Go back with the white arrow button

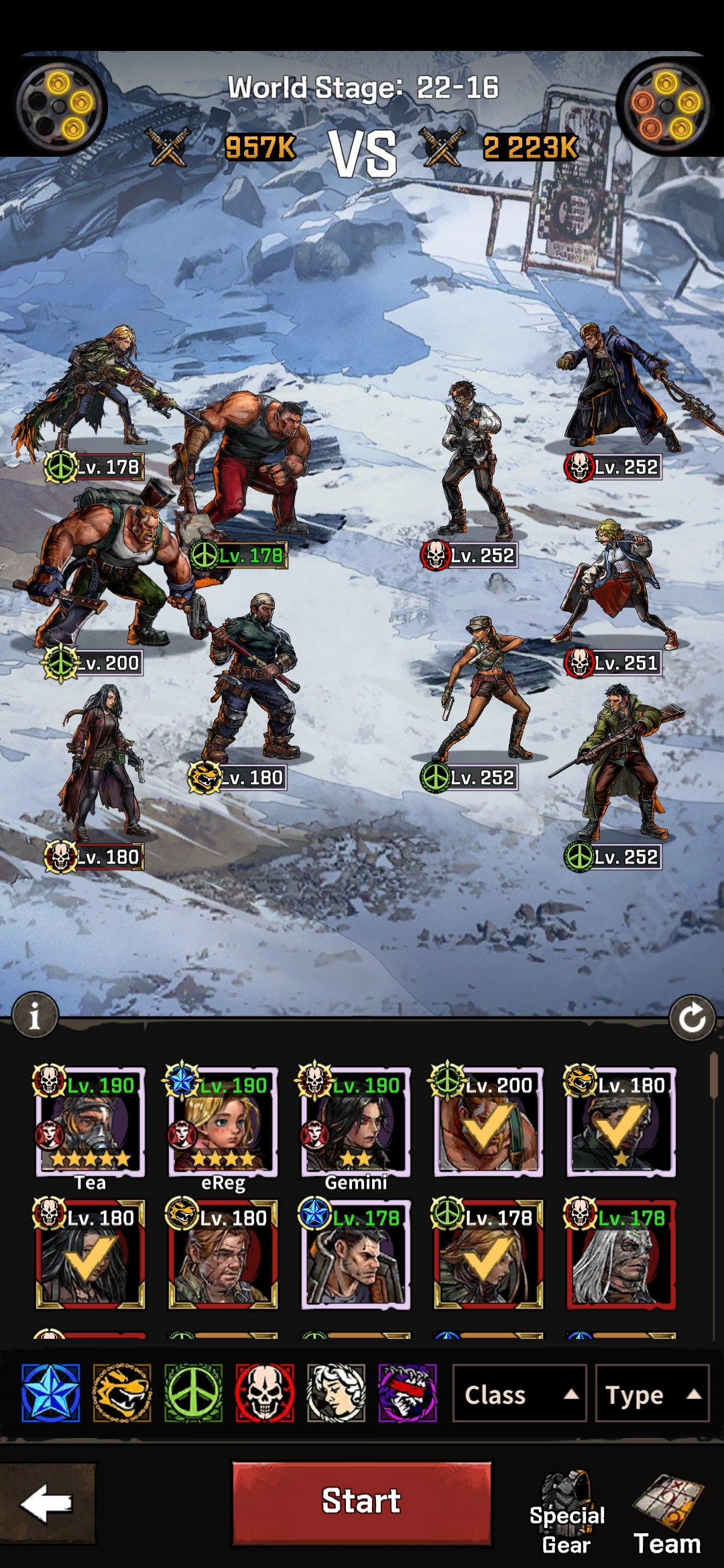point(47,1503)
